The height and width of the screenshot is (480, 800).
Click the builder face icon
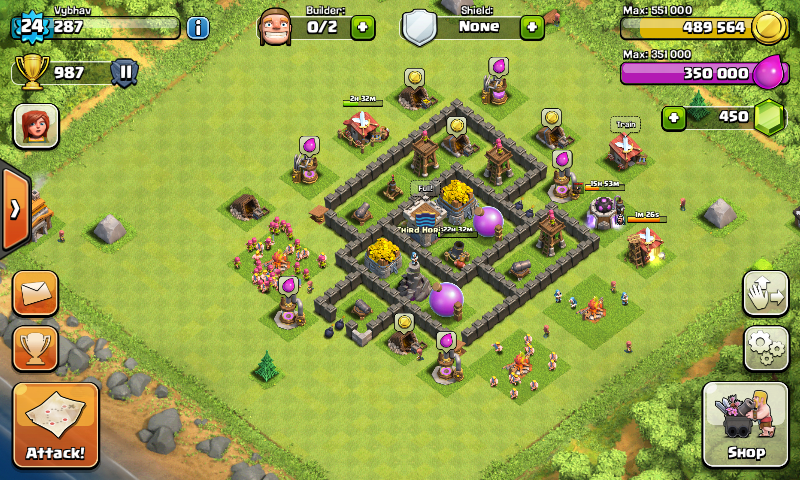pos(275,27)
